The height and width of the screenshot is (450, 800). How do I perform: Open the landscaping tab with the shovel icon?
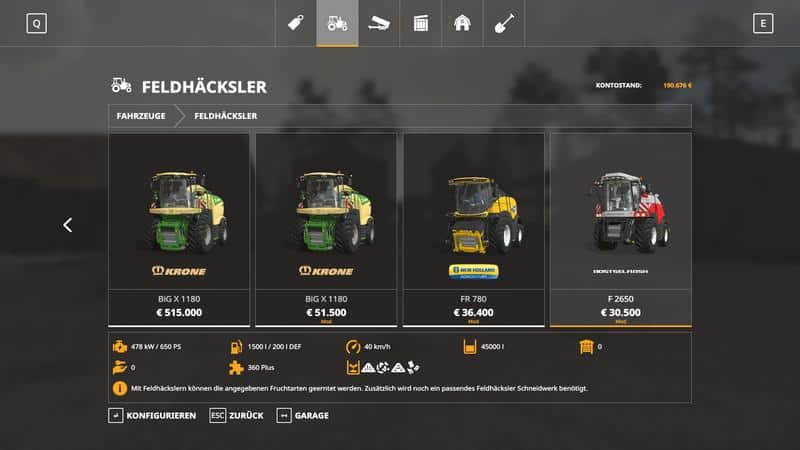coord(503,23)
